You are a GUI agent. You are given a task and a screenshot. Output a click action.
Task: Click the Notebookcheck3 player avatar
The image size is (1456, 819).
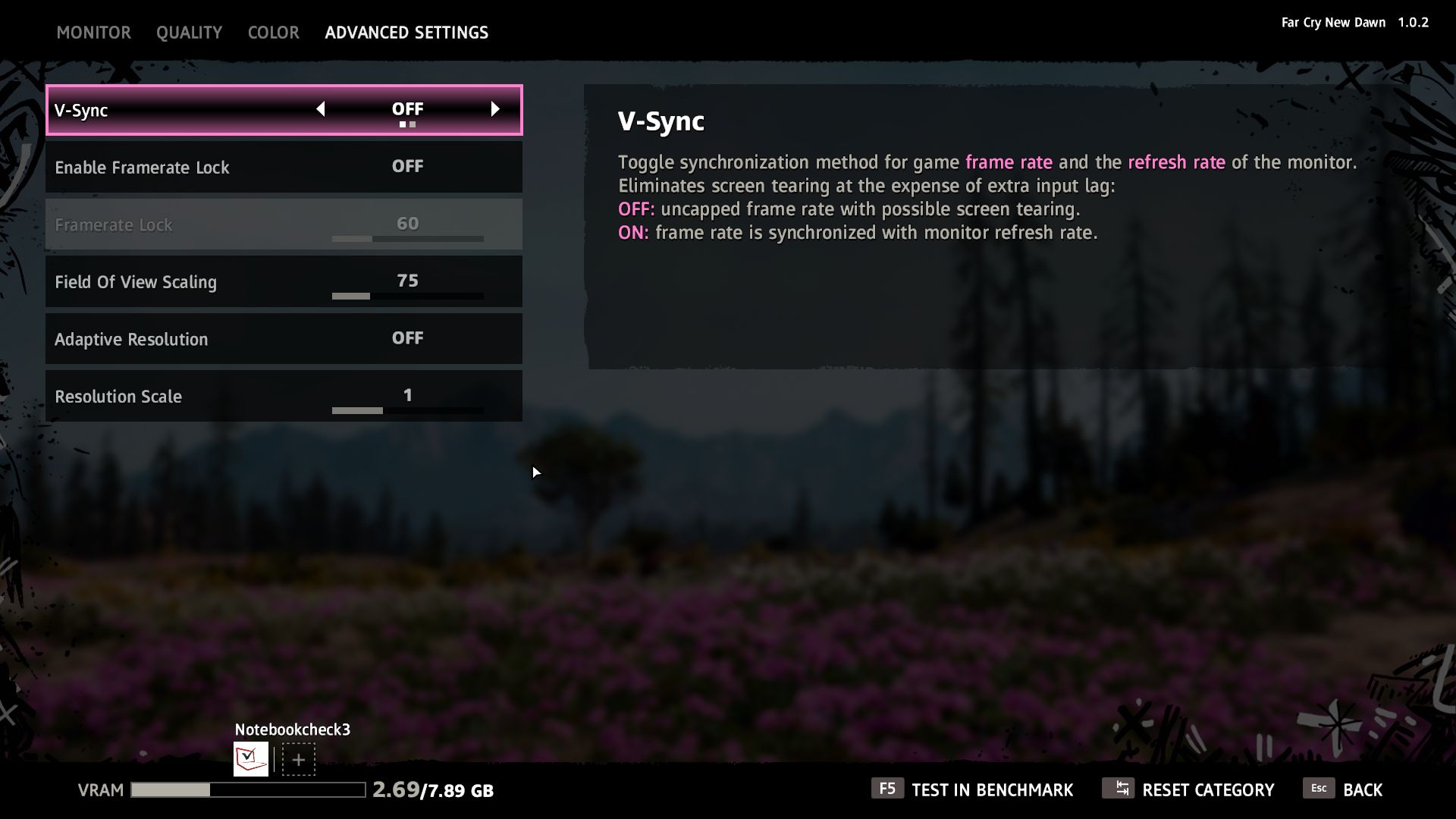click(x=250, y=758)
